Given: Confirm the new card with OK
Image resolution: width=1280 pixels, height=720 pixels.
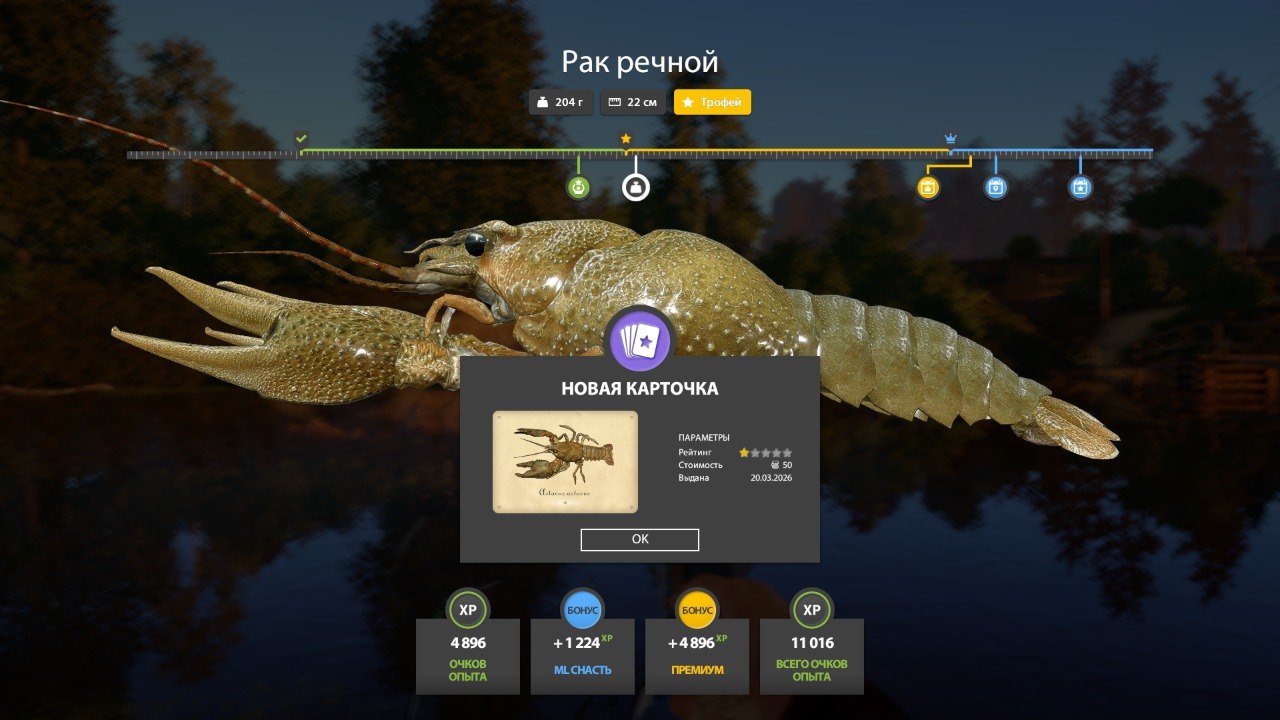Looking at the screenshot, I should (x=640, y=540).
